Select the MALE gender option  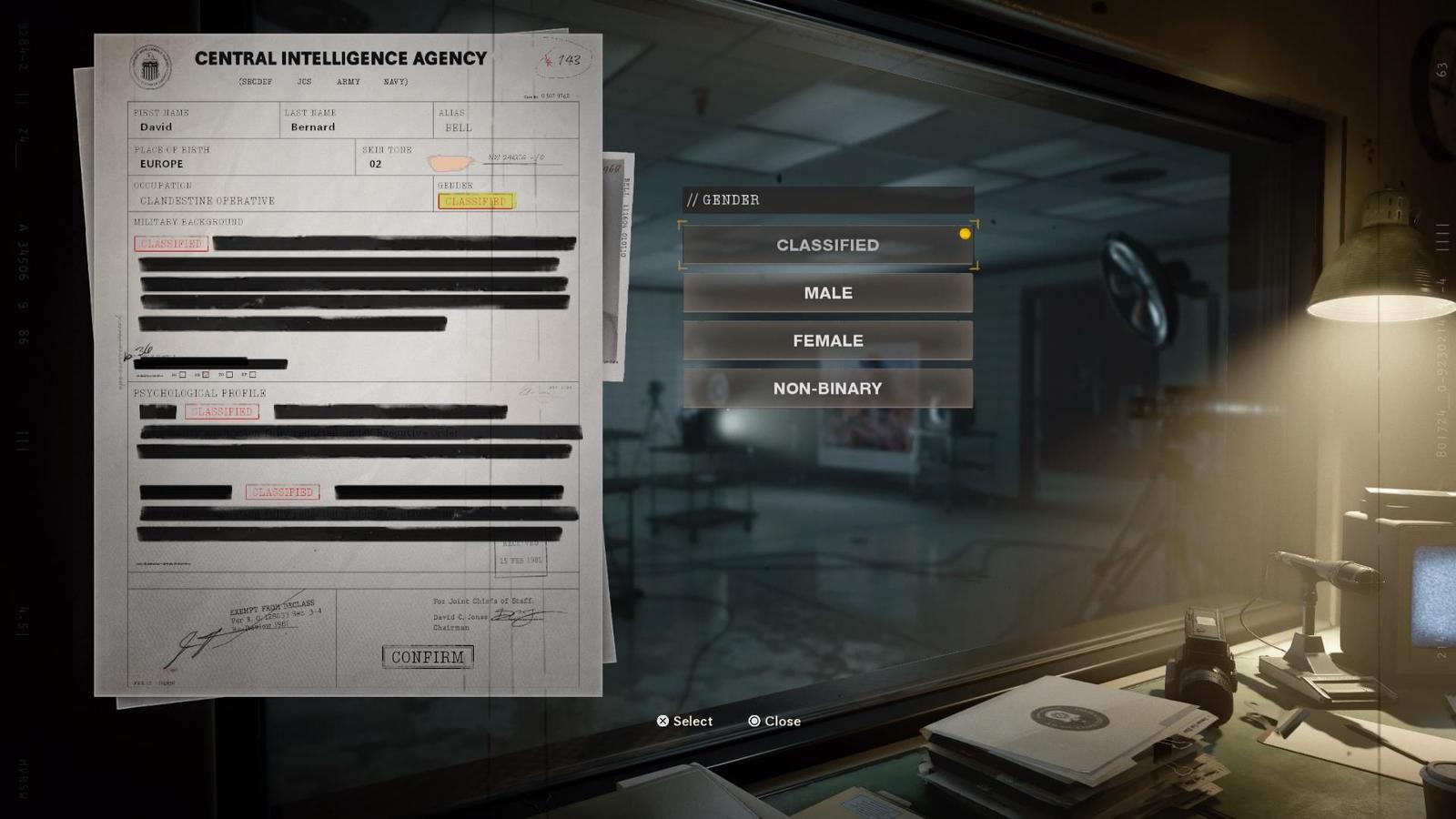click(826, 292)
